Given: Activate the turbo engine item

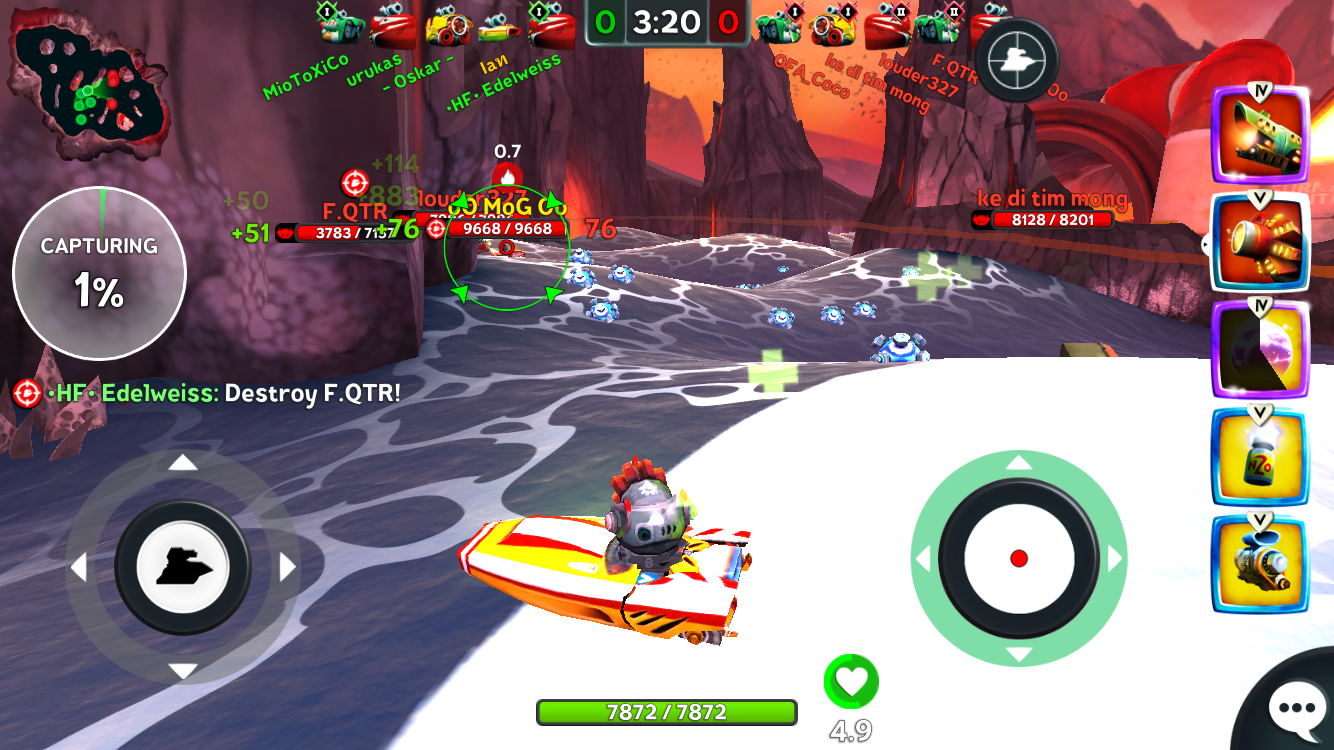Looking at the screenshot, I should tap(1260, 564).
